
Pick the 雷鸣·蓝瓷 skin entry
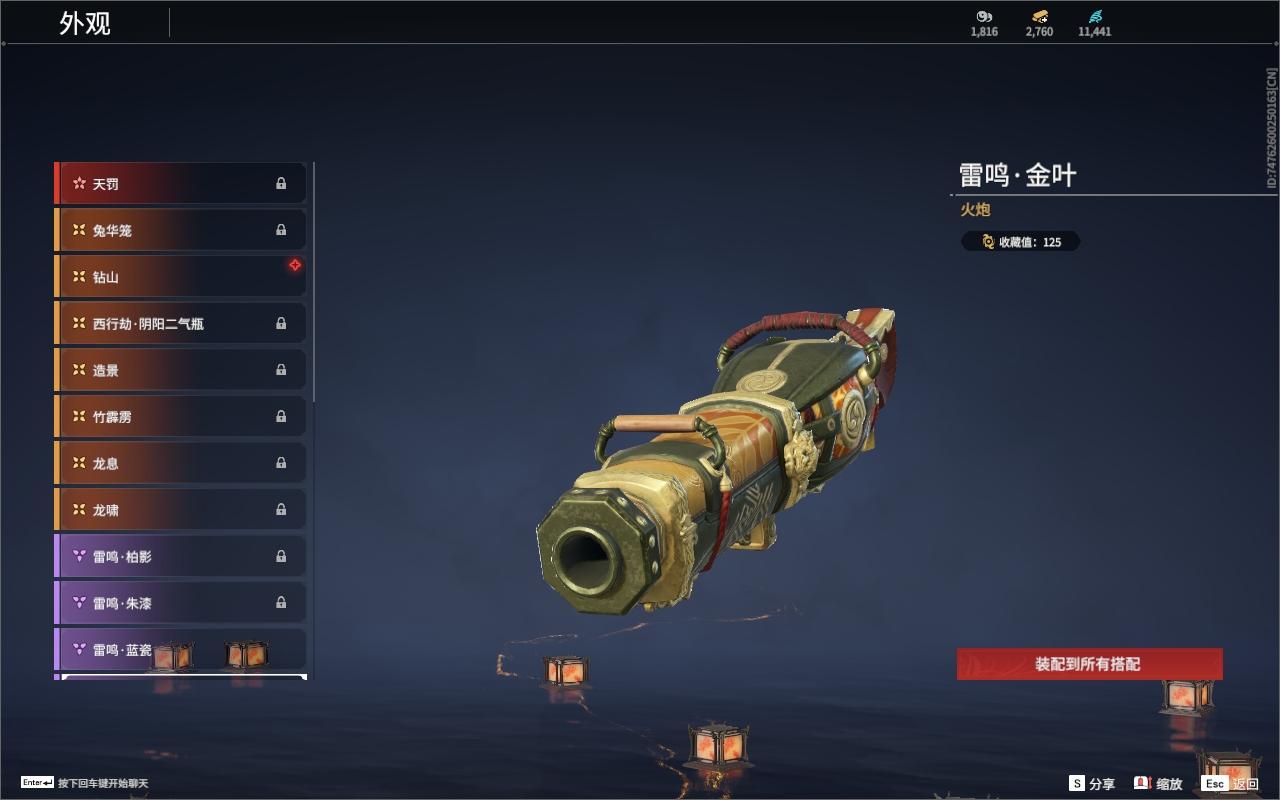(120, 649)
